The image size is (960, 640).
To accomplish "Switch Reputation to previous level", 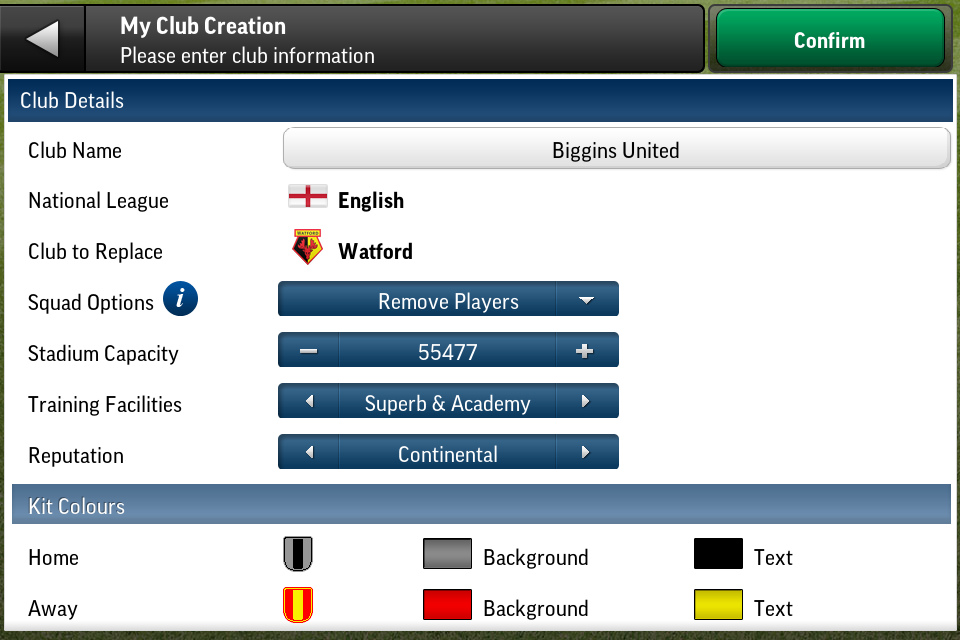I will point(308,453).
